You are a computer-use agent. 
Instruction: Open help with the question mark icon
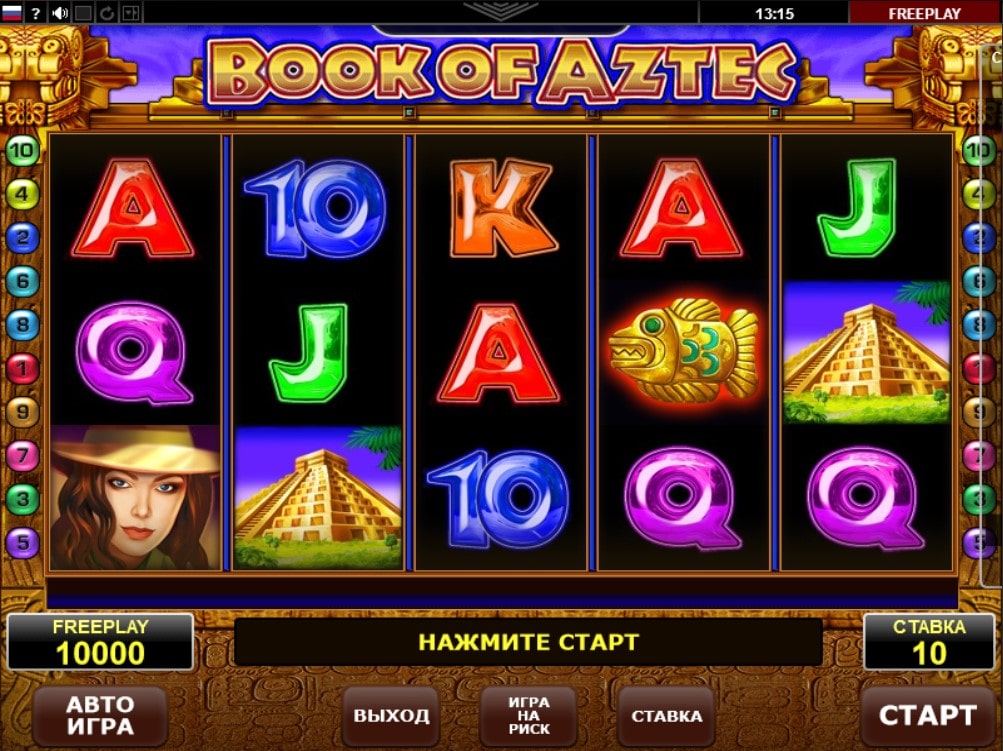point(36,13)
